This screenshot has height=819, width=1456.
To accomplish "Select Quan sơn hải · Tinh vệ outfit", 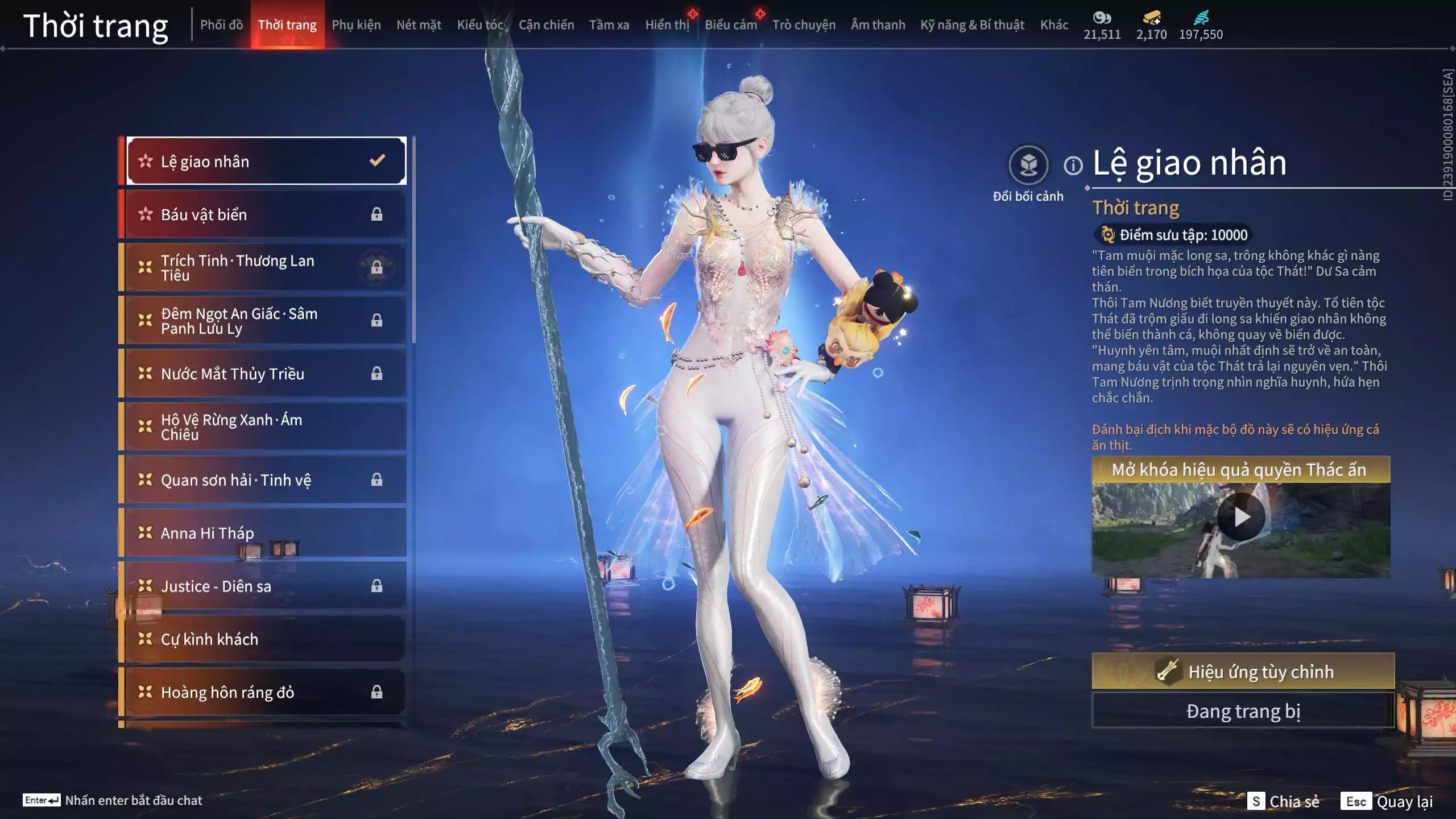I will tap(265, 480).
